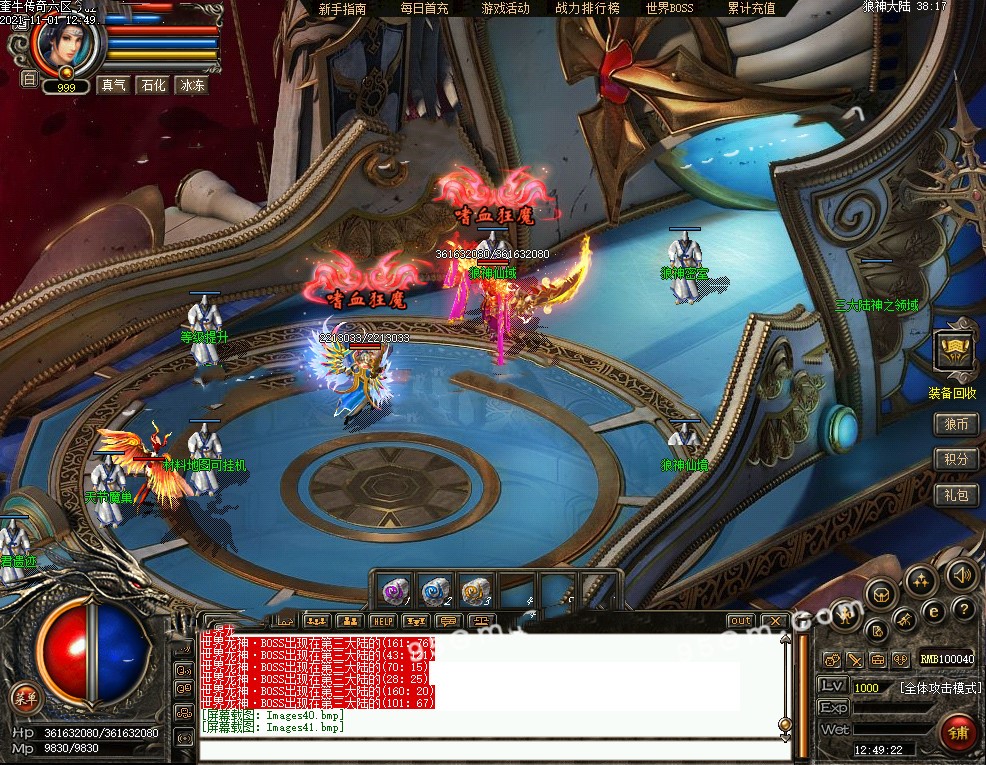Click the 真气 buff button
This screenshot has height=765, width=986.
(x=114, y=86)
